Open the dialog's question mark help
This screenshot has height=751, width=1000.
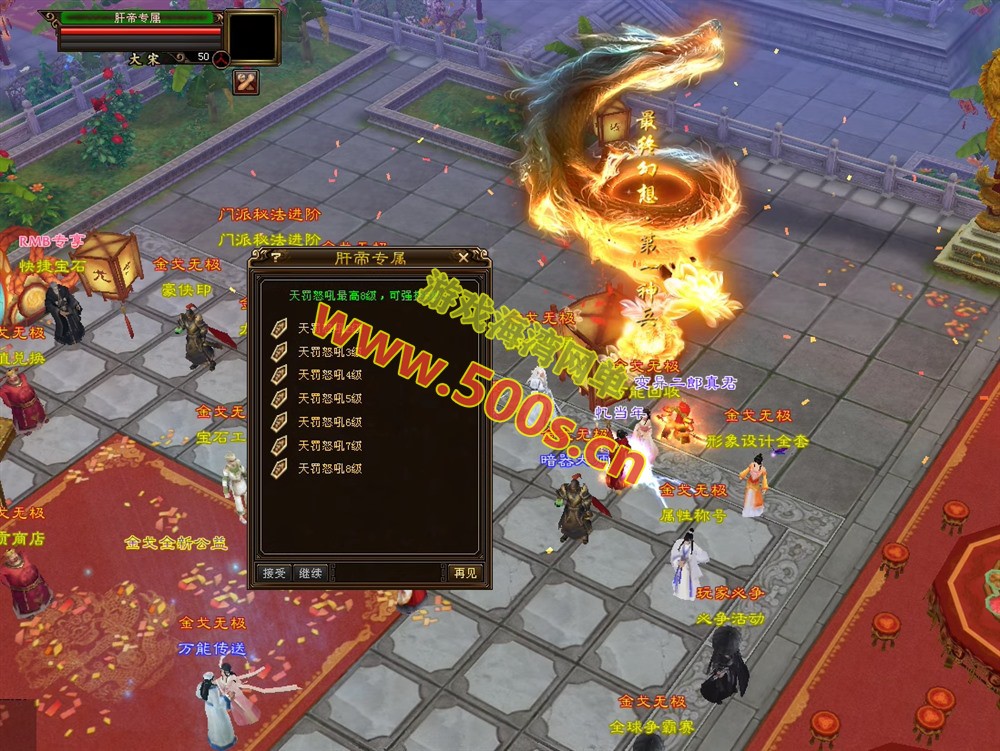click(277, 258)
